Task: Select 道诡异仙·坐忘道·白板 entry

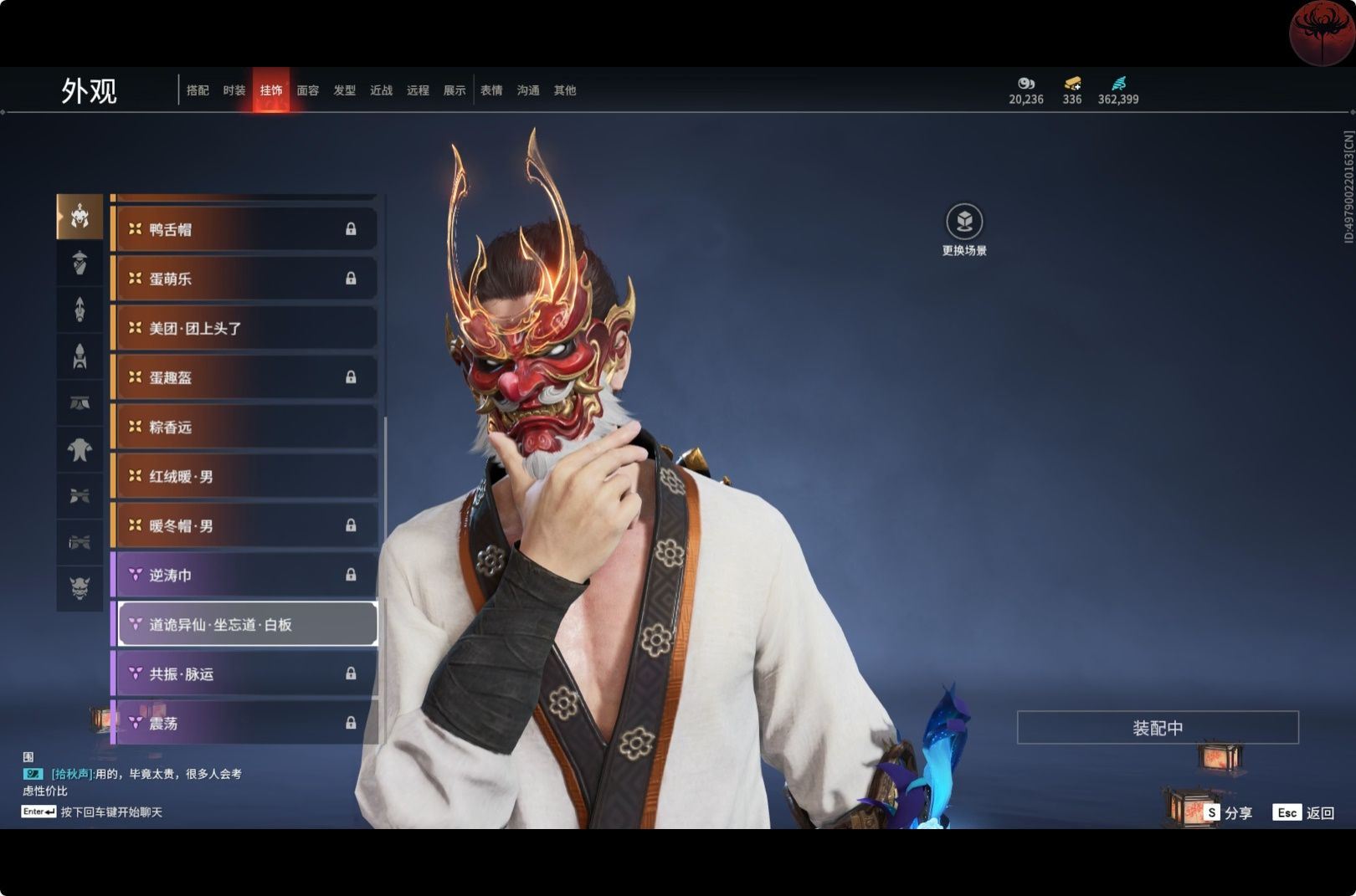Action: (248, 624)
